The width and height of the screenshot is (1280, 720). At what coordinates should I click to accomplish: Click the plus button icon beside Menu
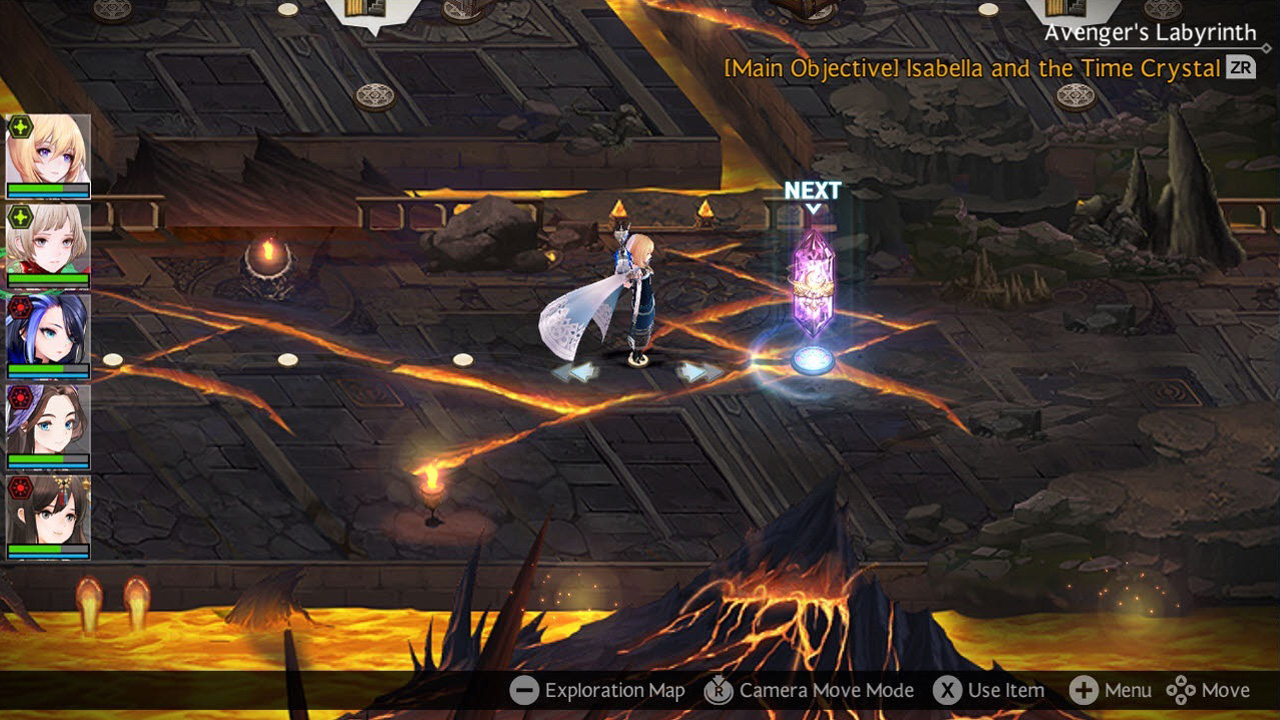click(x=1083, y=690)
